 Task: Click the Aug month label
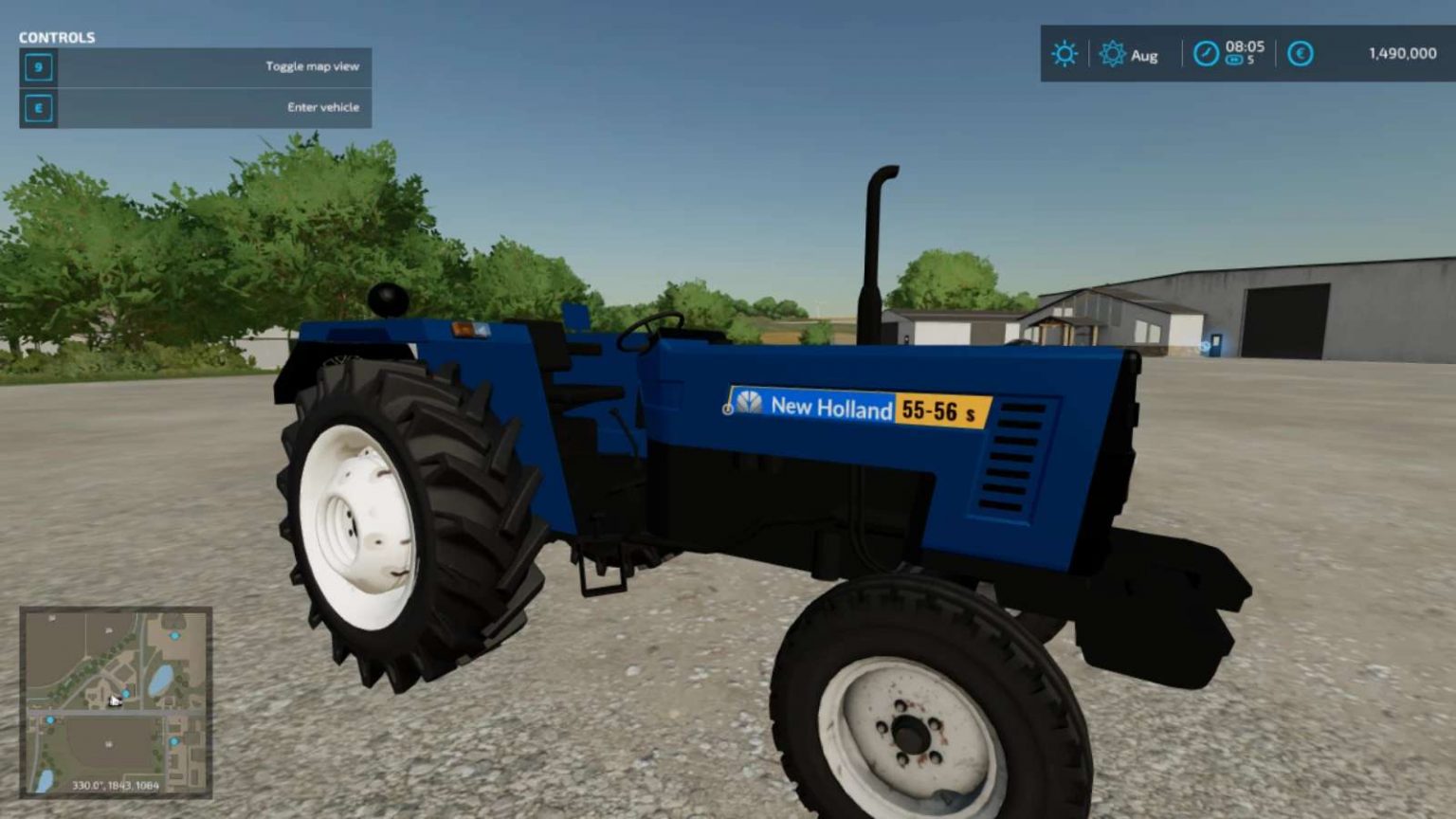(1144, 56)
